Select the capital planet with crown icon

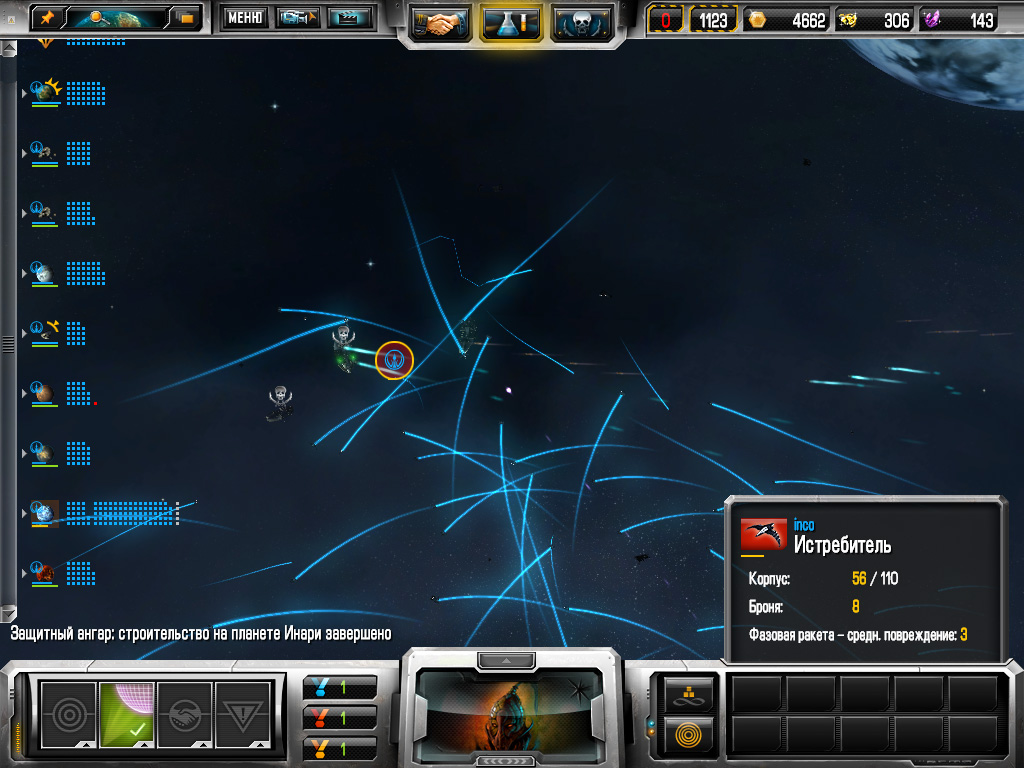[x=45, y=92]
